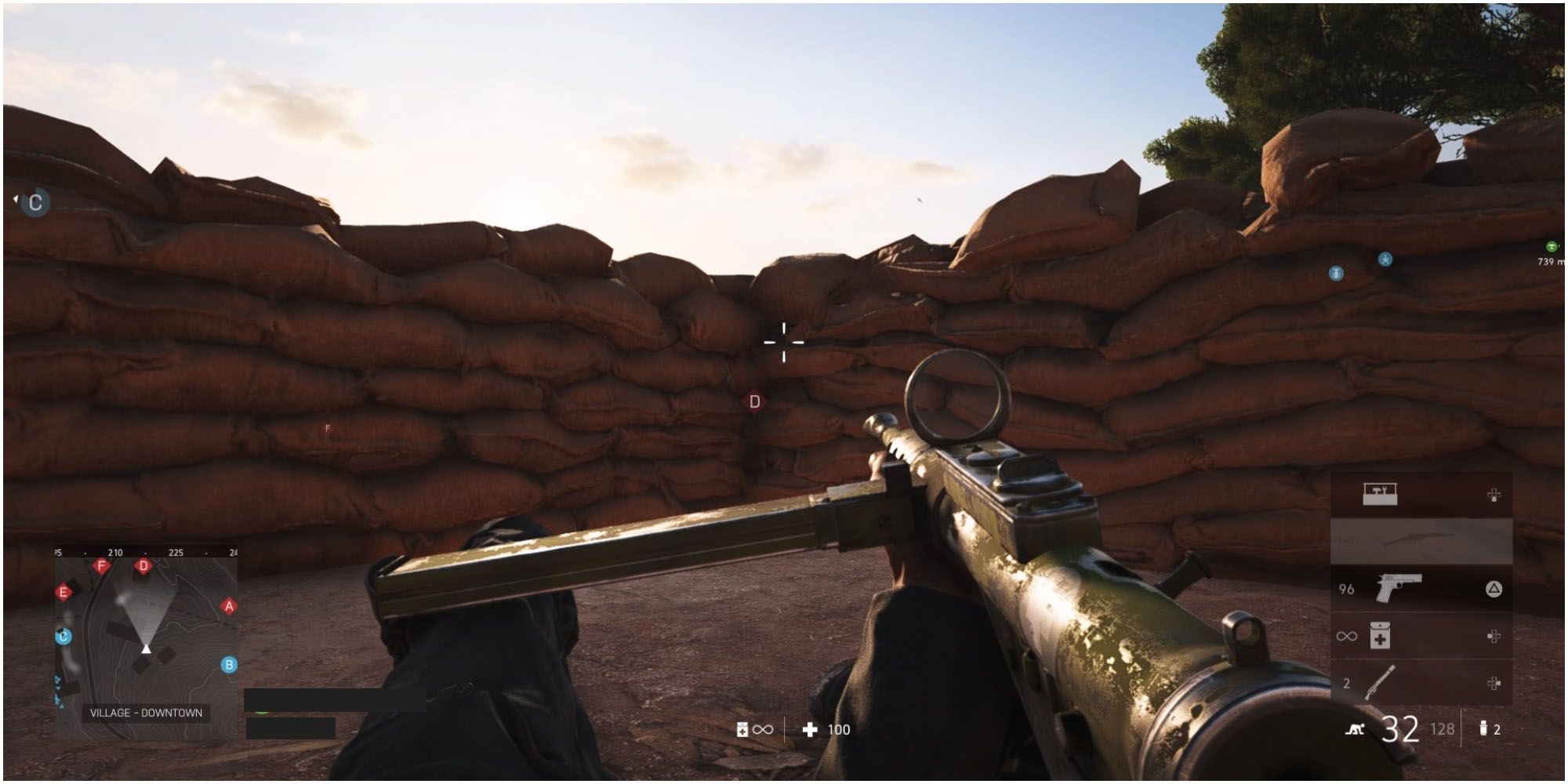Click the compass heading 210 above the minimap
Image resolution: width=1568 pixels, height=784 pixels.
tap(116, 553)
